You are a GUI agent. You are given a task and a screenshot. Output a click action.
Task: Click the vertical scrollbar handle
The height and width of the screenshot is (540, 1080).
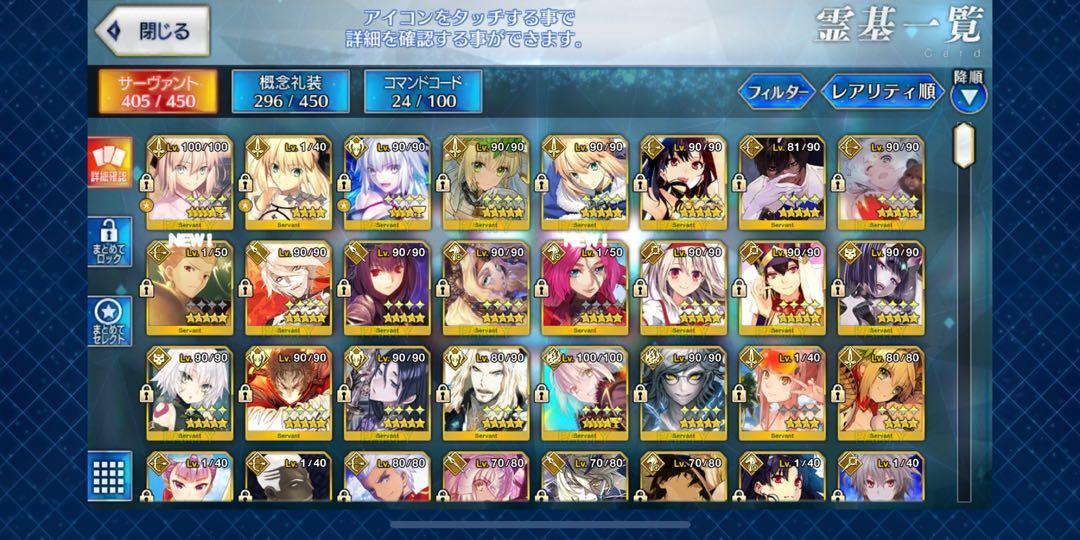point(963,146)
